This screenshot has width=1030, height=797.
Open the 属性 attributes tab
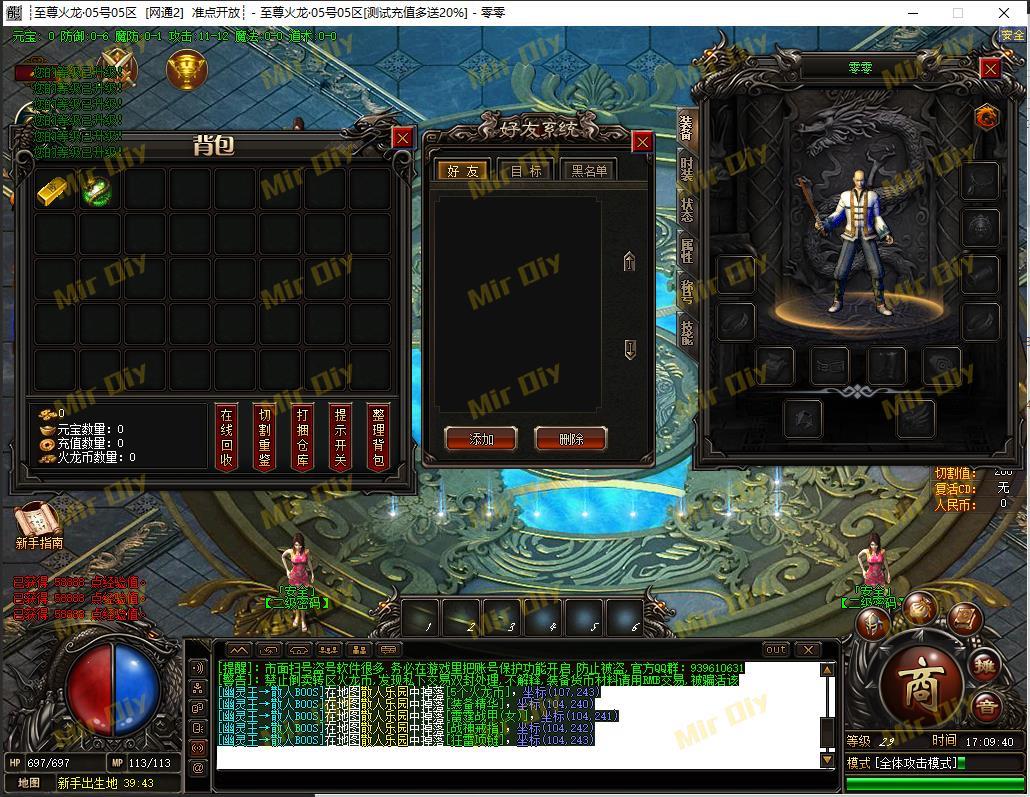click(x=687, y=250)
